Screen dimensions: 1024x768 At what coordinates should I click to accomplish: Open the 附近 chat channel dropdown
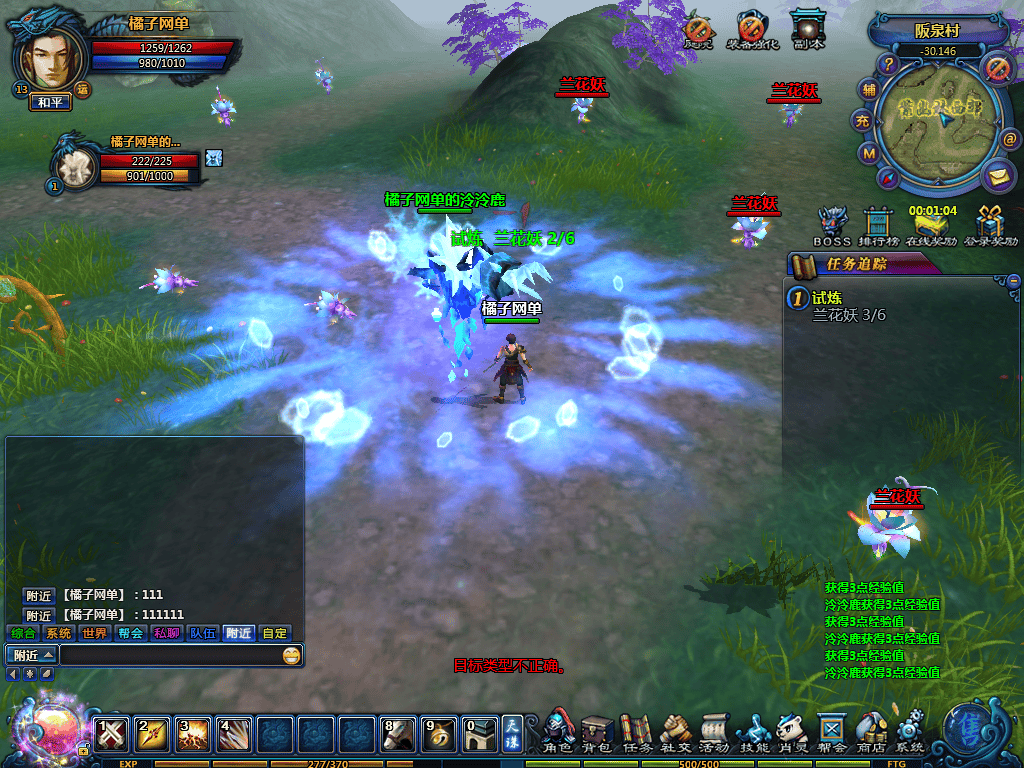(32, 655)
